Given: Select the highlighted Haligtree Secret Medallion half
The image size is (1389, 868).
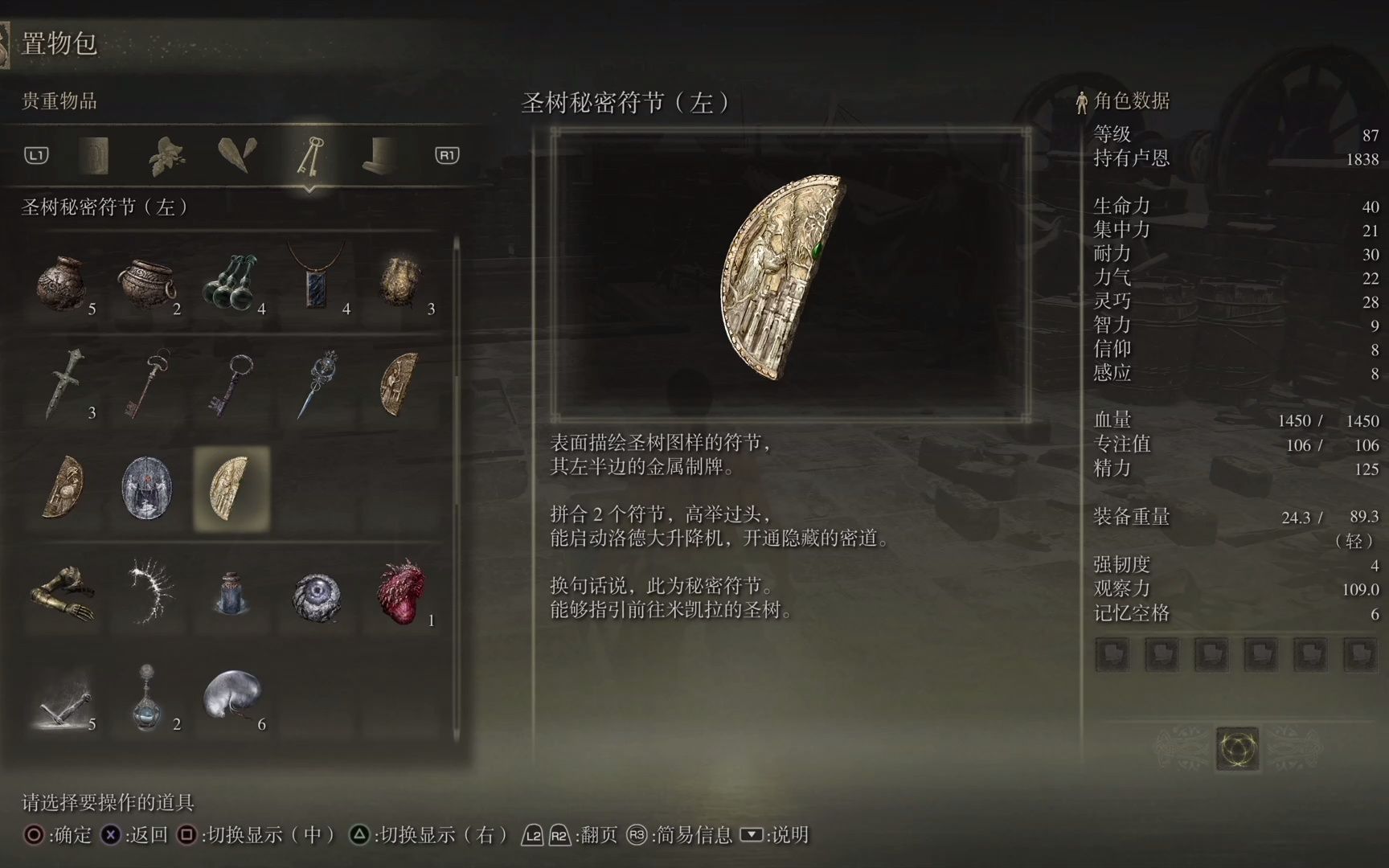Looking at the screenshot, I should coord(232,488).
